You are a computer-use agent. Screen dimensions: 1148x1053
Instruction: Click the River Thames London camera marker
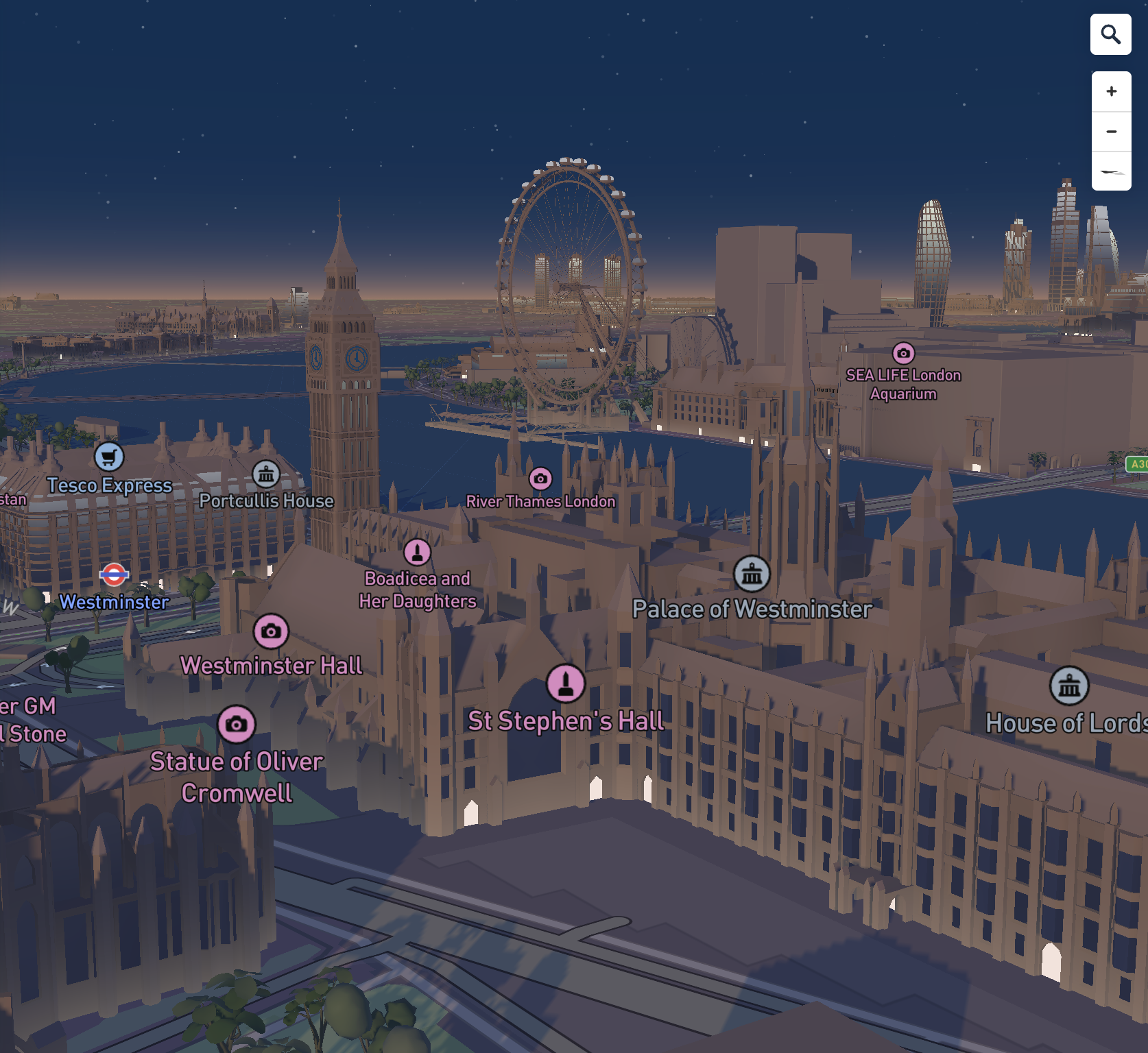540,479
